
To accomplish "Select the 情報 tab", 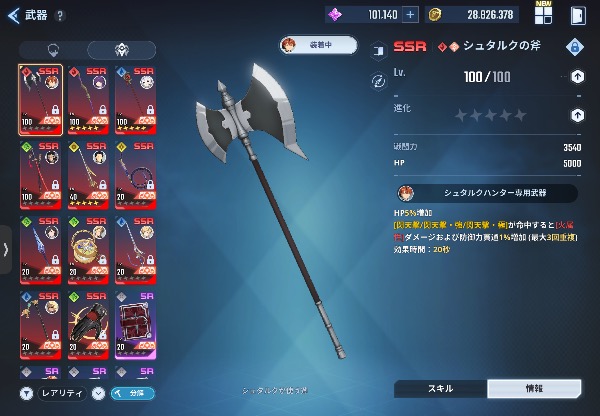I will click(533, 389).
